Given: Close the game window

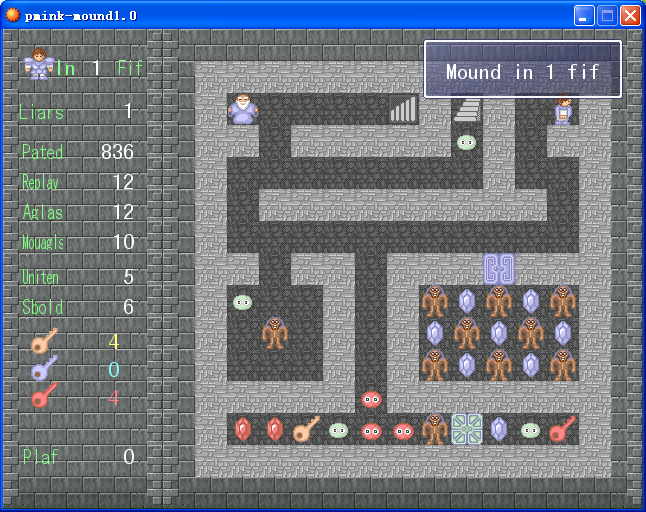Looking at the screenshot, I should click(630, 15).
